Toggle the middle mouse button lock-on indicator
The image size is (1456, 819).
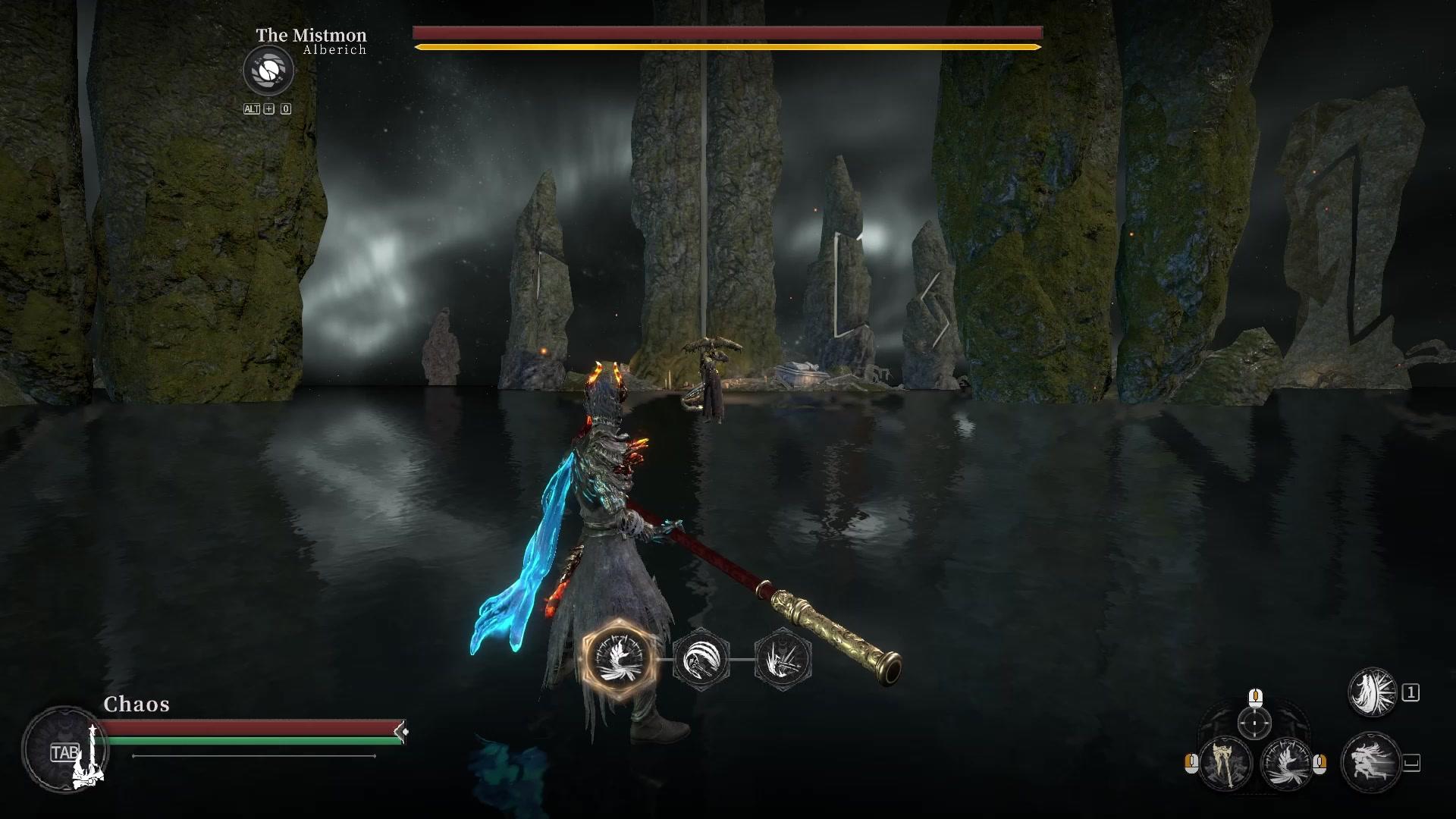pyautogui.click(x=1255, y=699)
